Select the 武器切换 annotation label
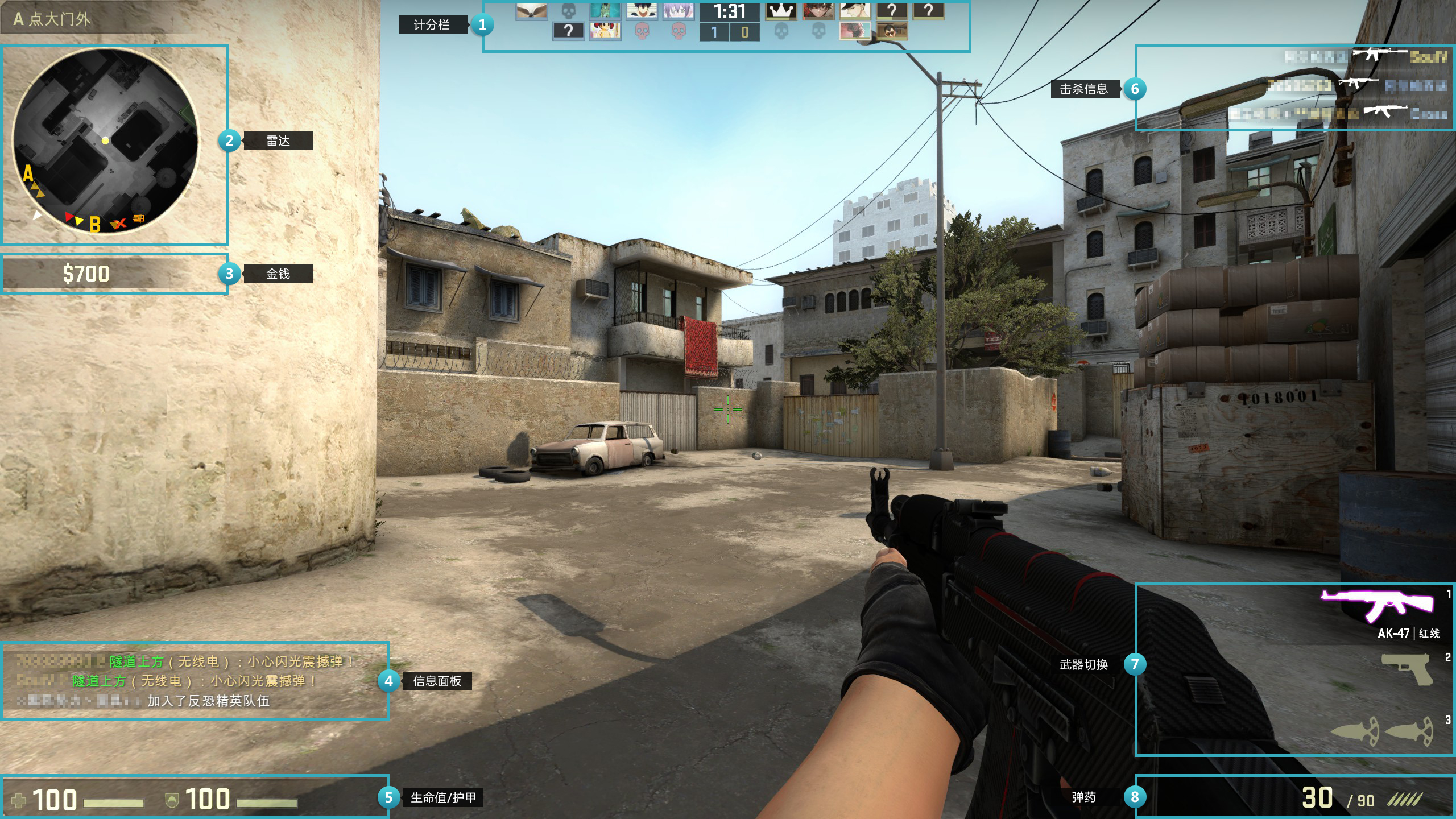 [x=1083, y=665]
